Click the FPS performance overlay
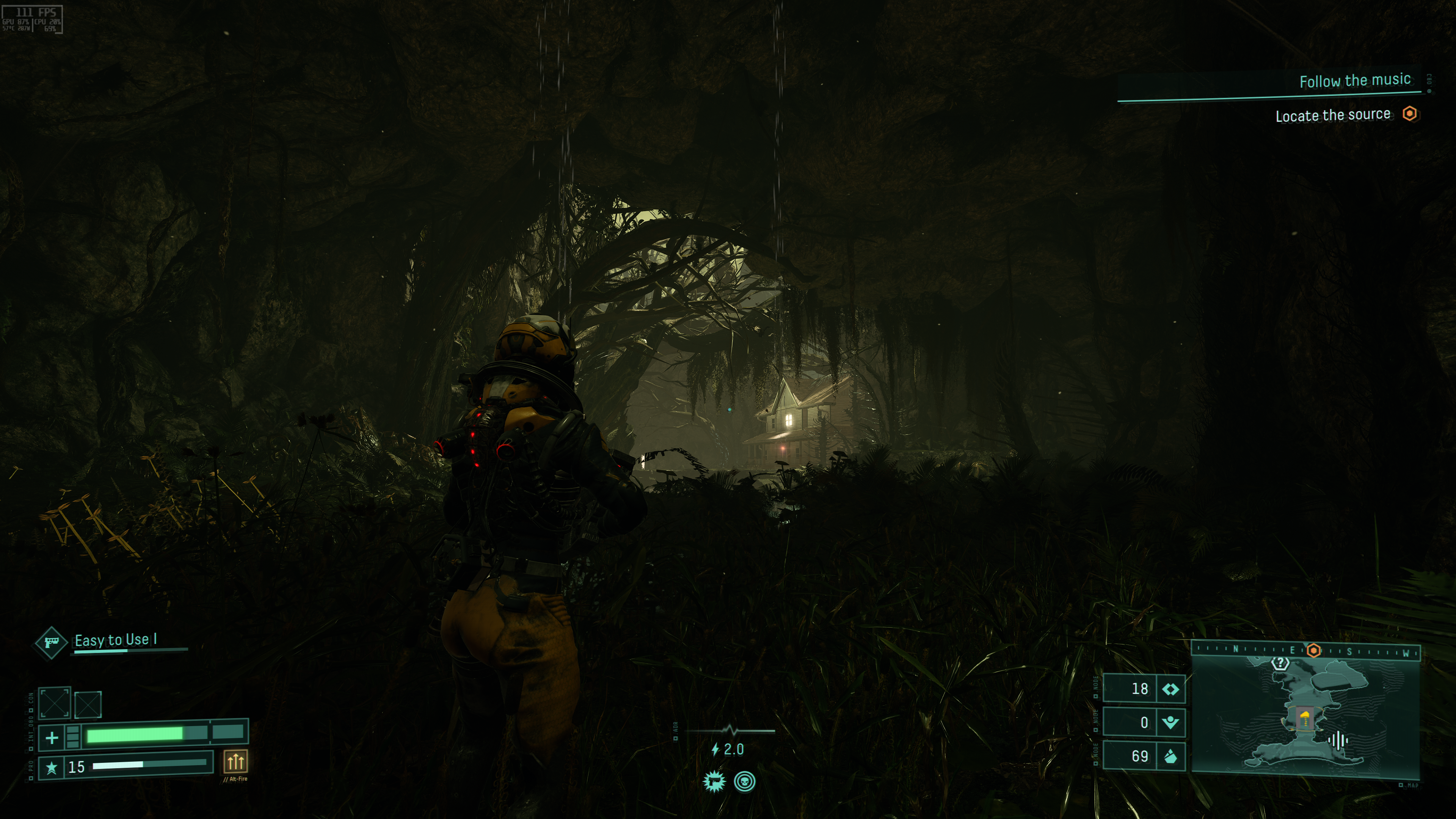The width and height of the screenshot is (1456, 819). 32,19
